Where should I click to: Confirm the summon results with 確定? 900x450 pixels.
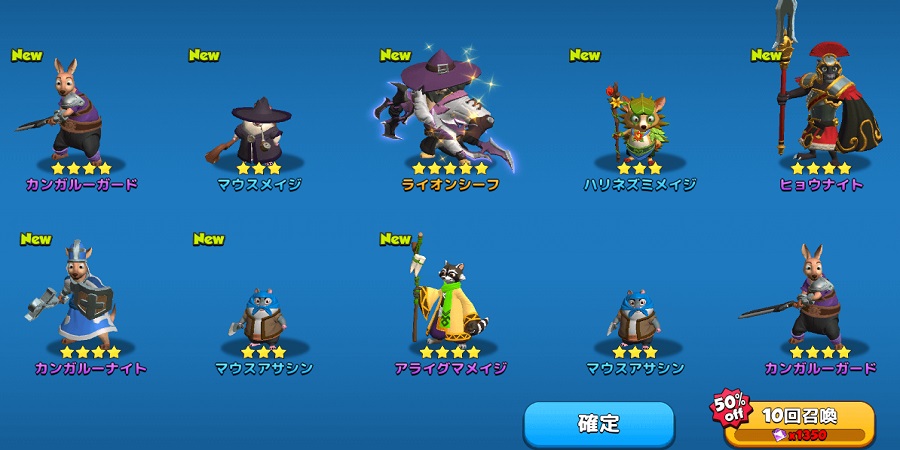599,423
